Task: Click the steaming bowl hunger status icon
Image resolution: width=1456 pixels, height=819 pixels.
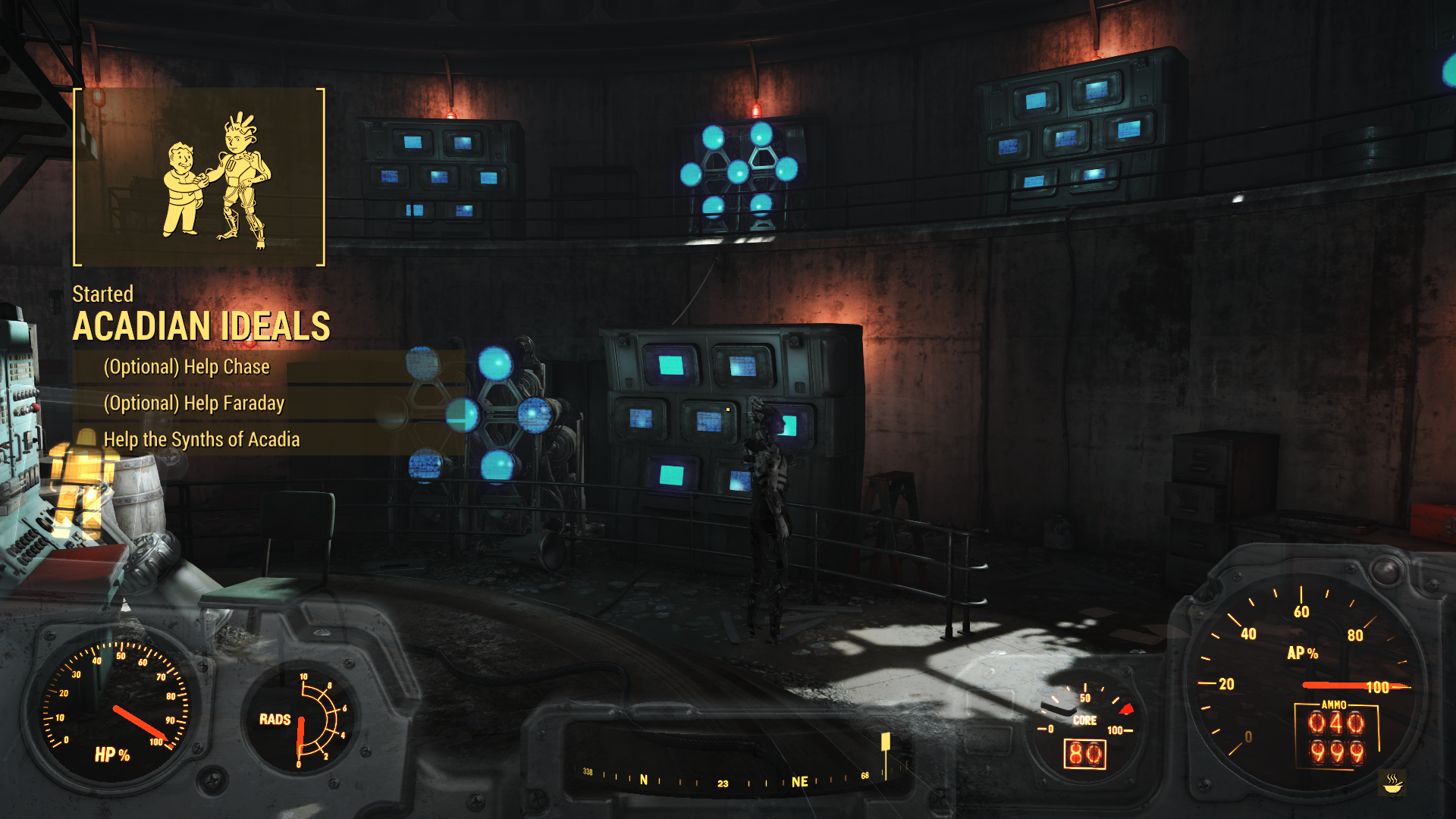Action: [x=1392, y=783]
